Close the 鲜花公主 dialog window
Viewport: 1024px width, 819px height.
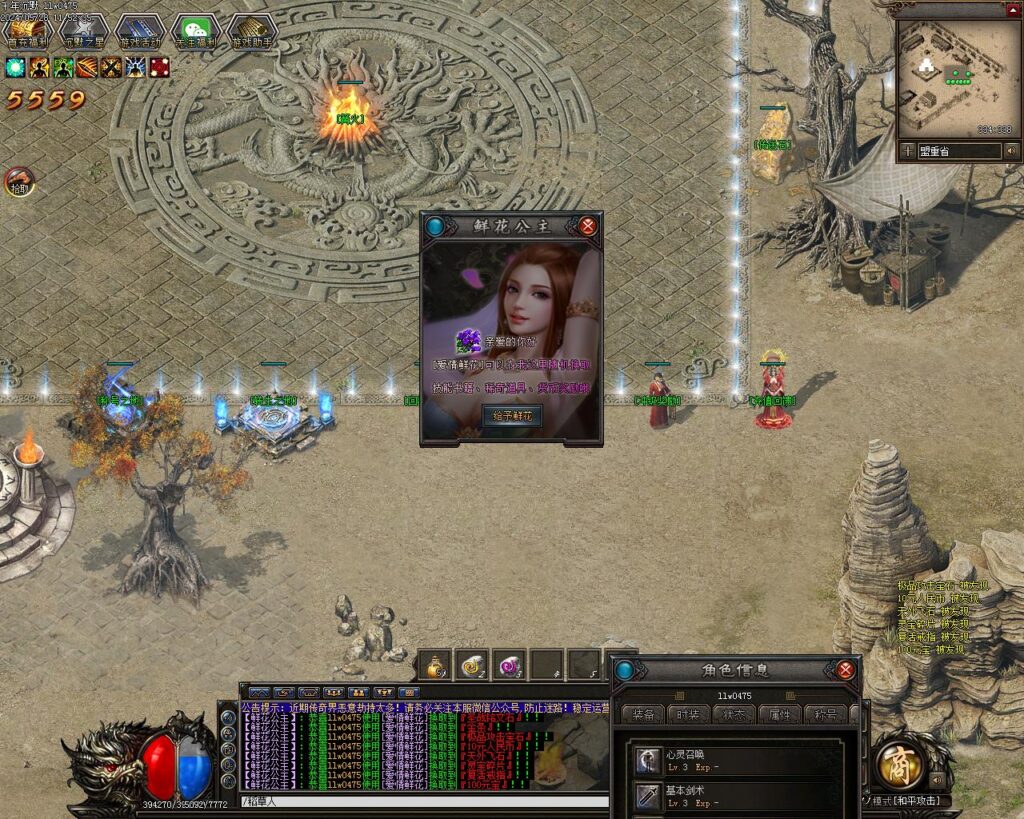click(588, 226)
